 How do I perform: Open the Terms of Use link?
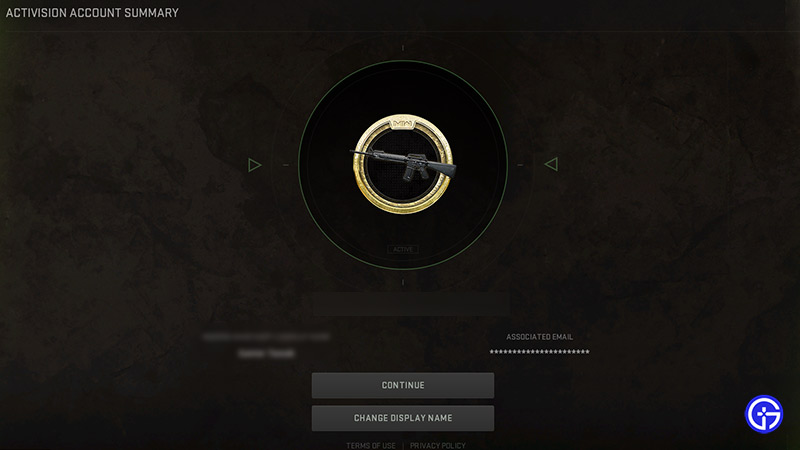370,445
